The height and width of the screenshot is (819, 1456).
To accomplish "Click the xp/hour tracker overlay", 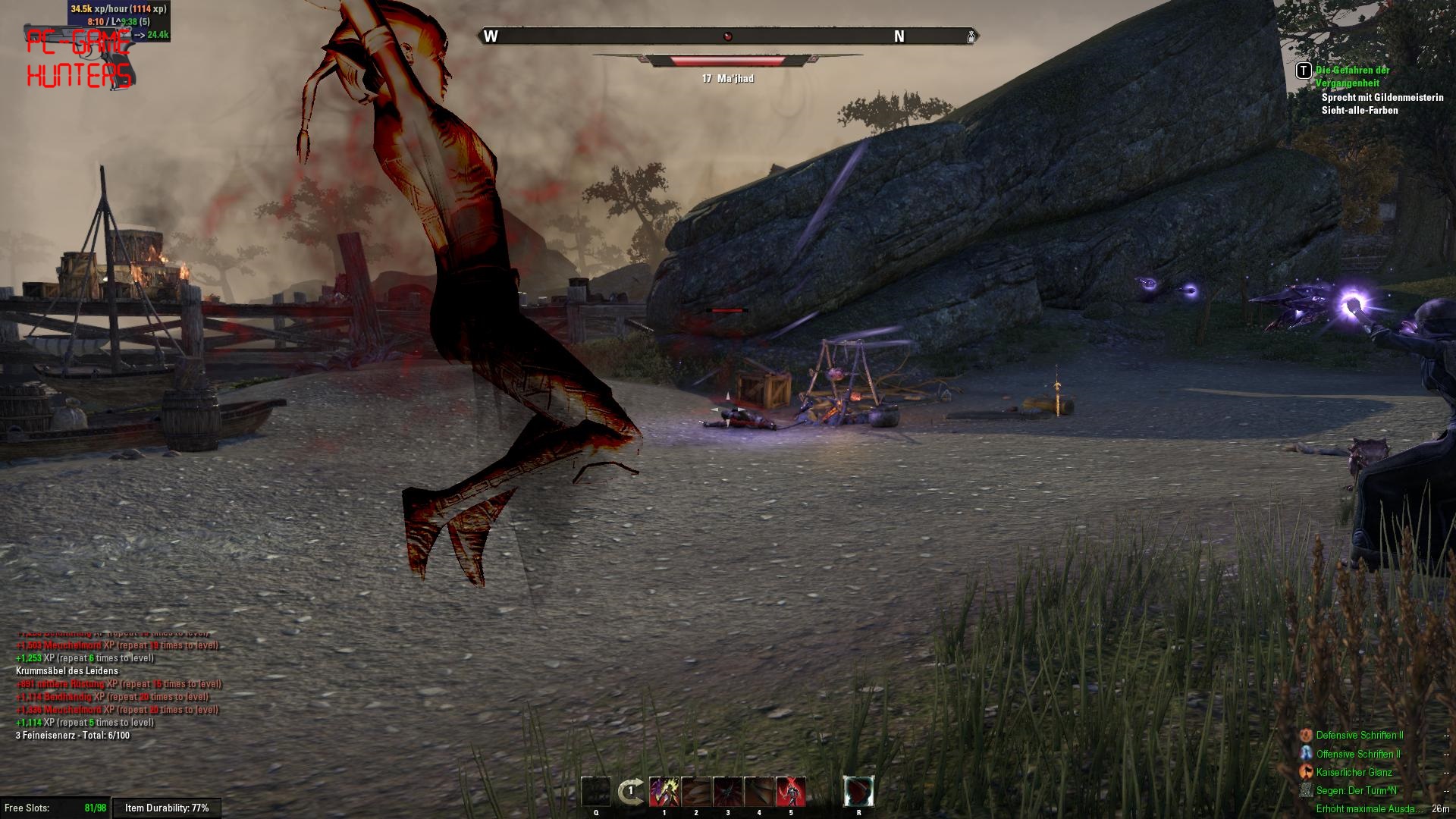I will pos(118,9).
